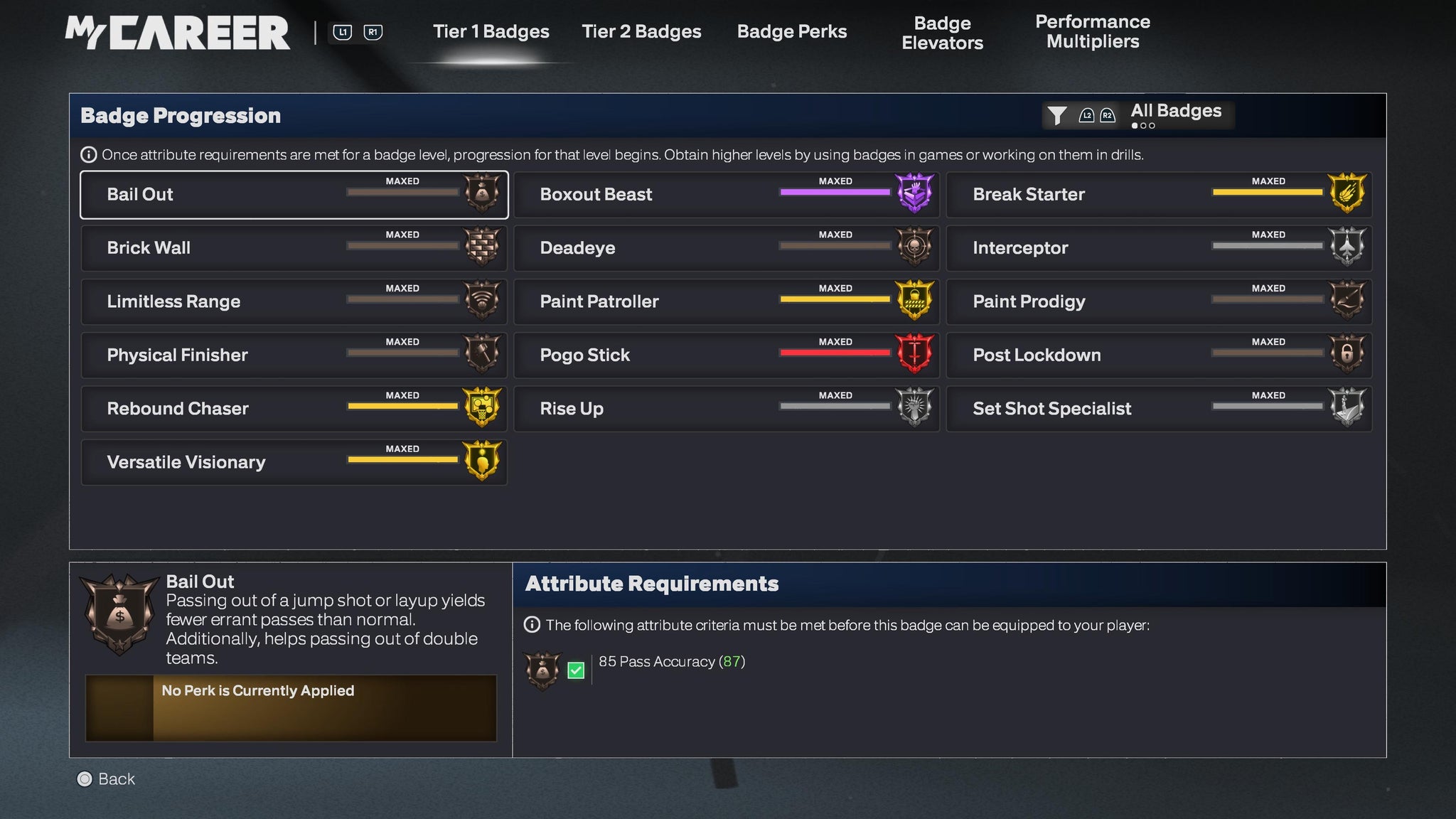The image size is (1456, 819).
Task: Pick the Brick Wall badge row
Action: (294, 248)
